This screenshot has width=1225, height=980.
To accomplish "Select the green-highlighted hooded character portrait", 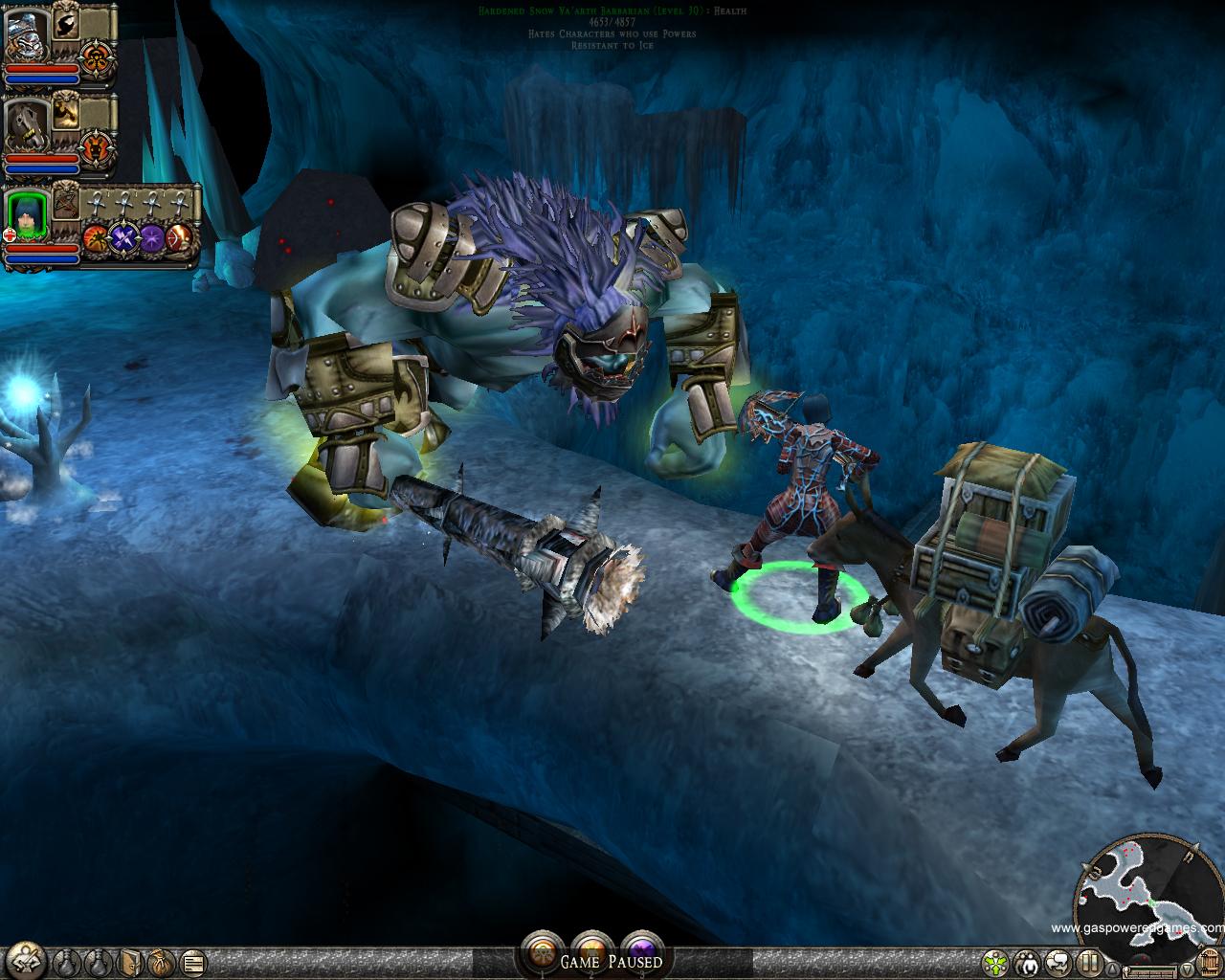I will click(x=26, y=217).
